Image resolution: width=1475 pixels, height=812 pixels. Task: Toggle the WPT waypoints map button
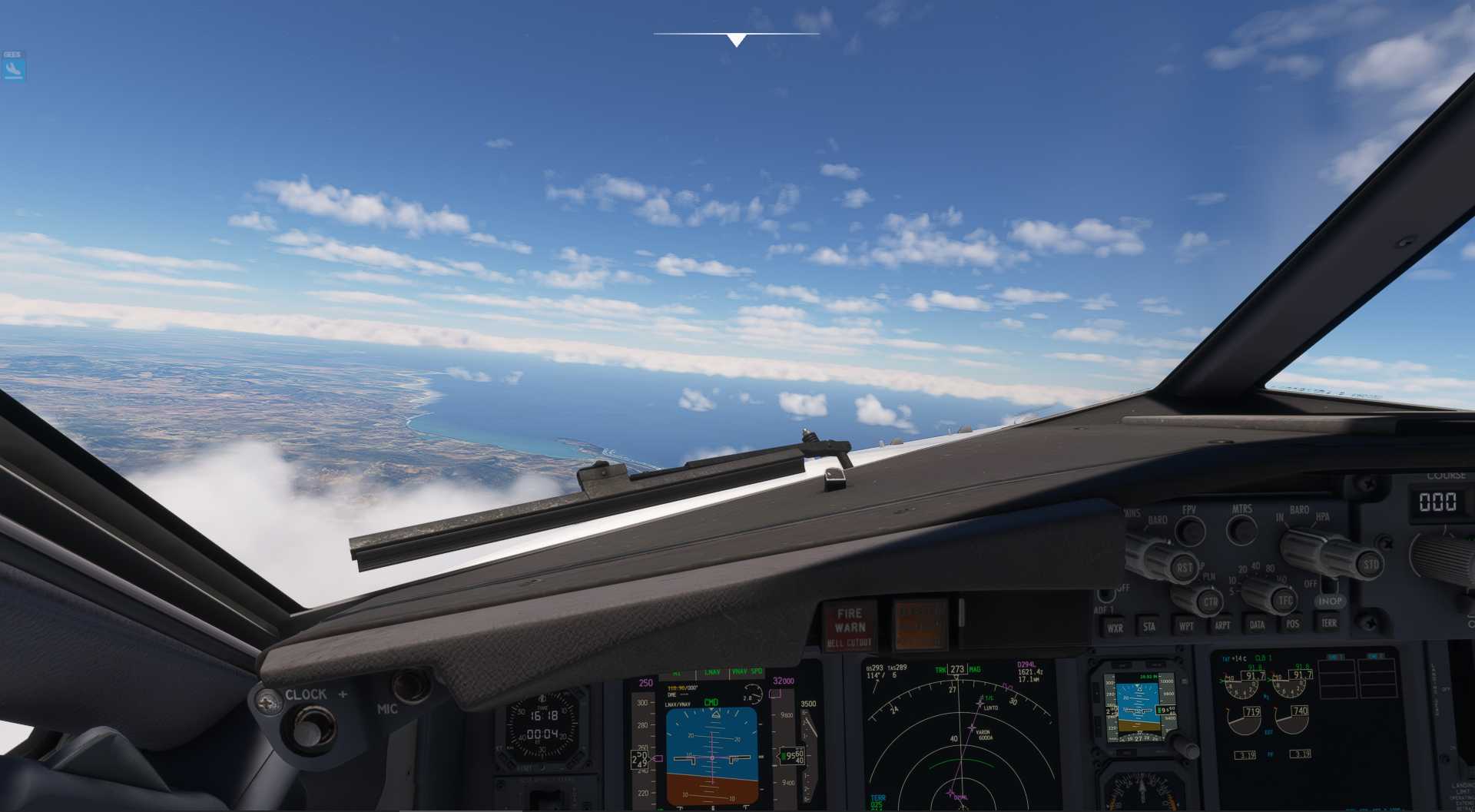[x=1186, y=625]
